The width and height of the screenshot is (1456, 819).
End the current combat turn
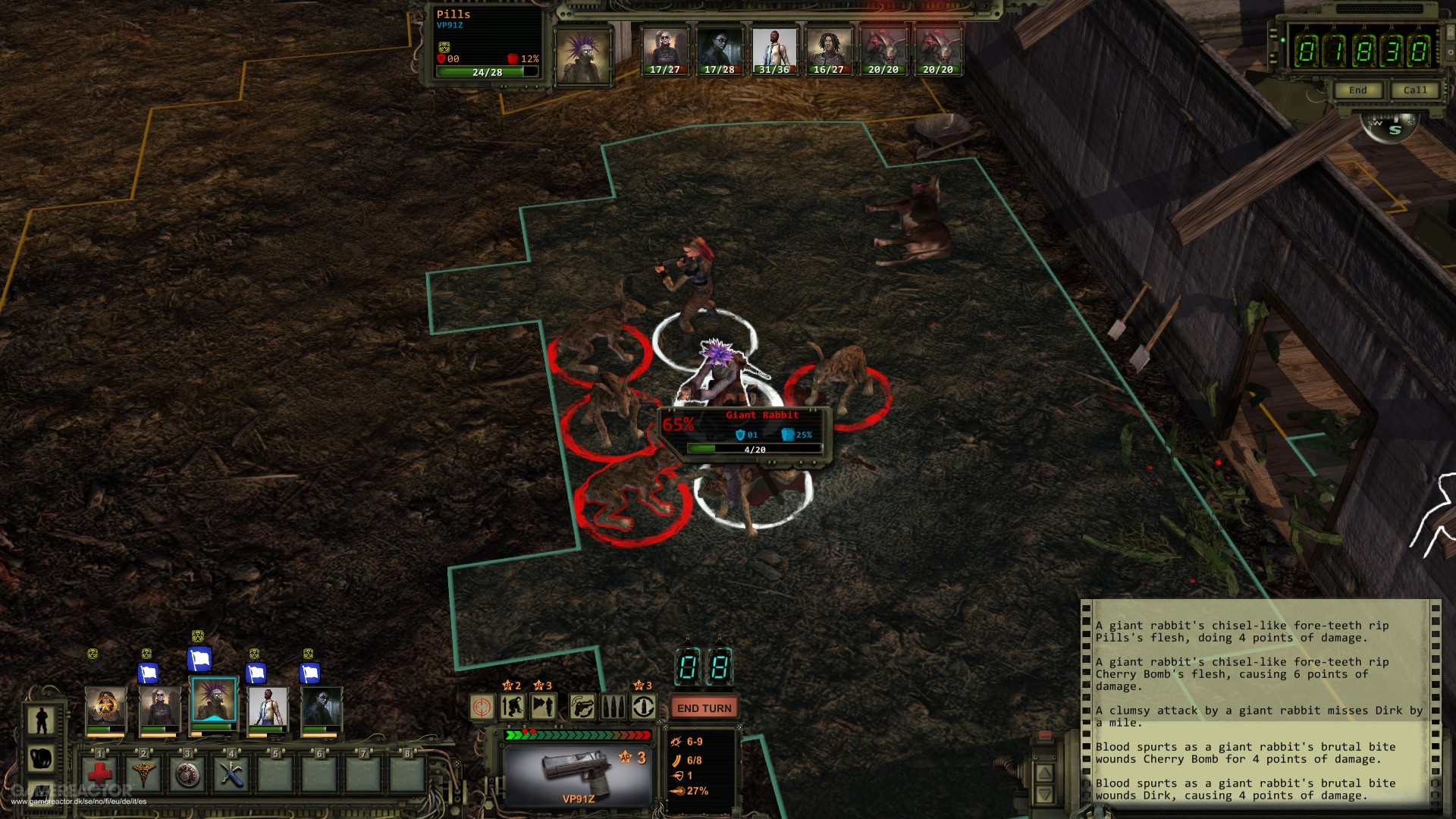(x=704, y=708)
